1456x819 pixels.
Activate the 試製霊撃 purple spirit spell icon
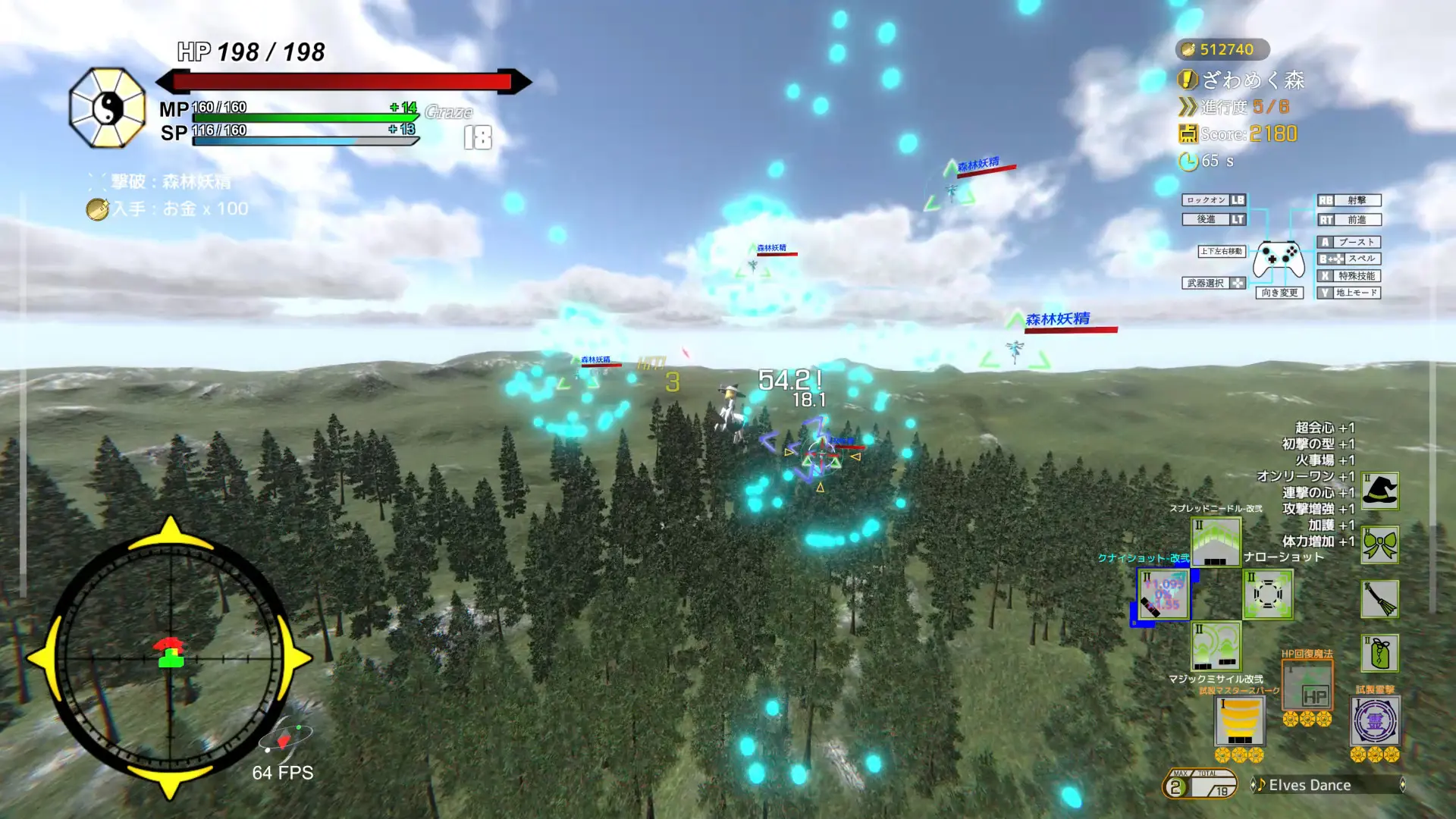[1374, 720]
